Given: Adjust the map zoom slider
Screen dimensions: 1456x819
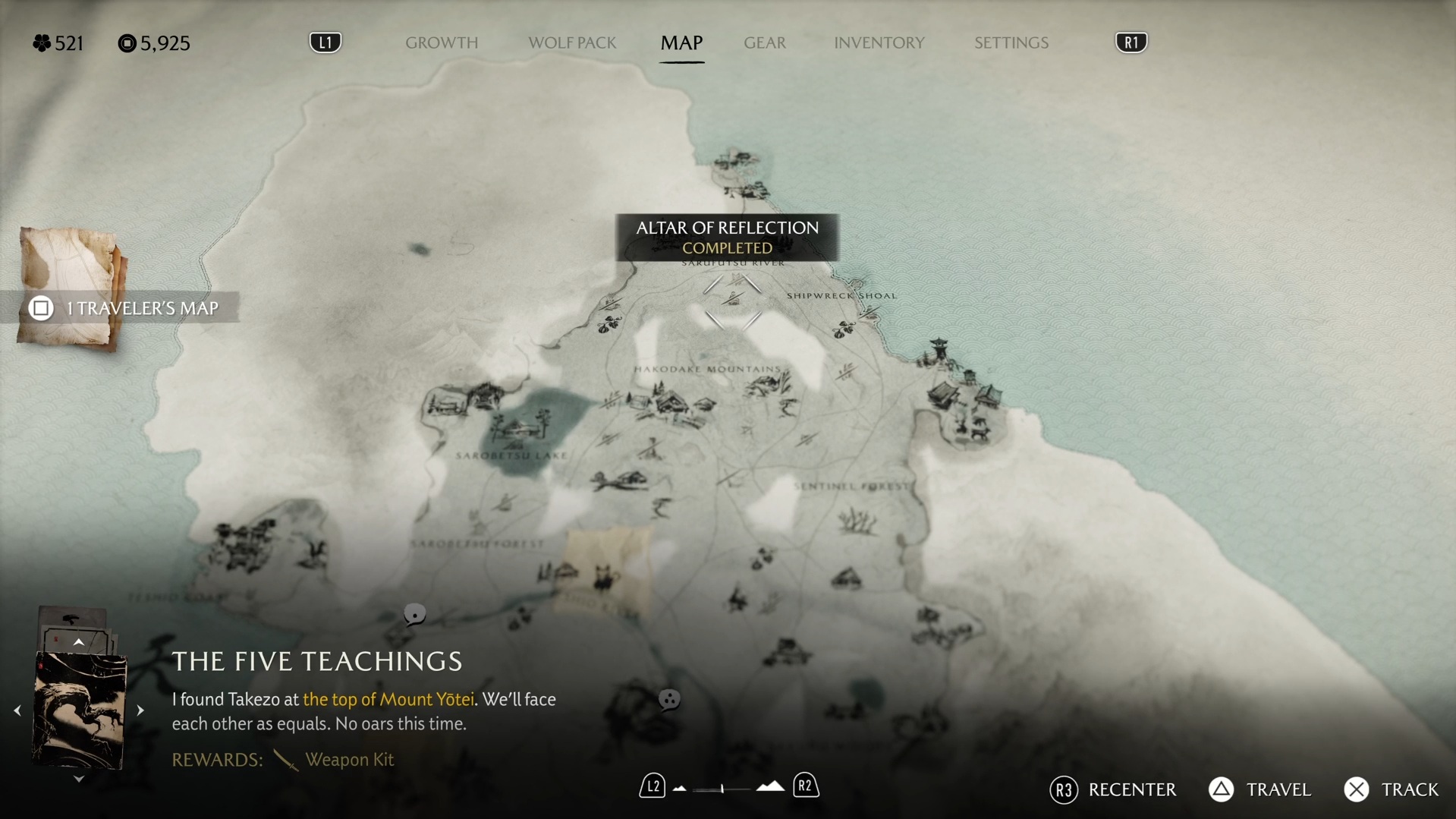Looking at the screenshot, I should 722,789.
